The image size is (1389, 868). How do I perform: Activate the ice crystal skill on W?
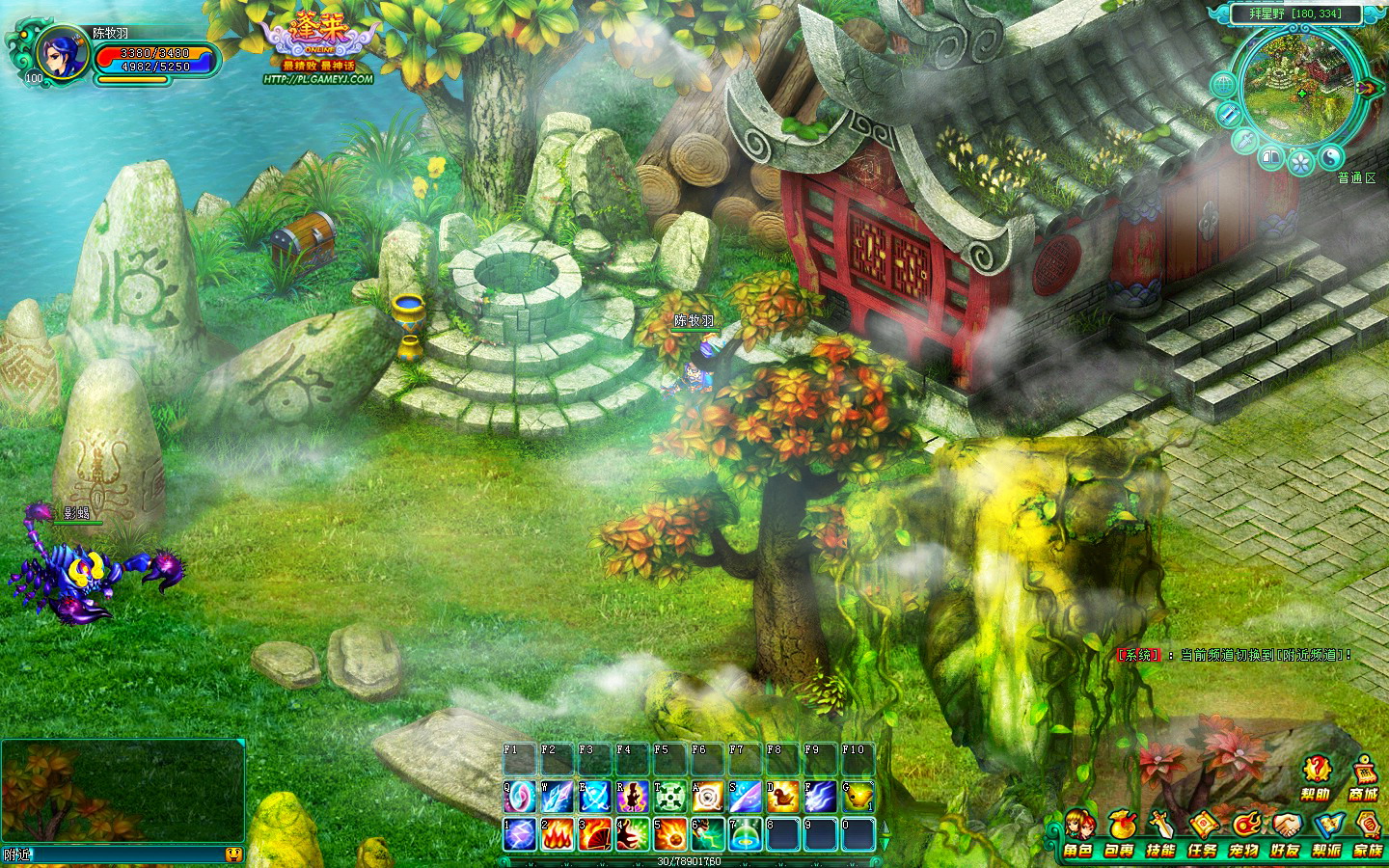(x=557, y=797)
